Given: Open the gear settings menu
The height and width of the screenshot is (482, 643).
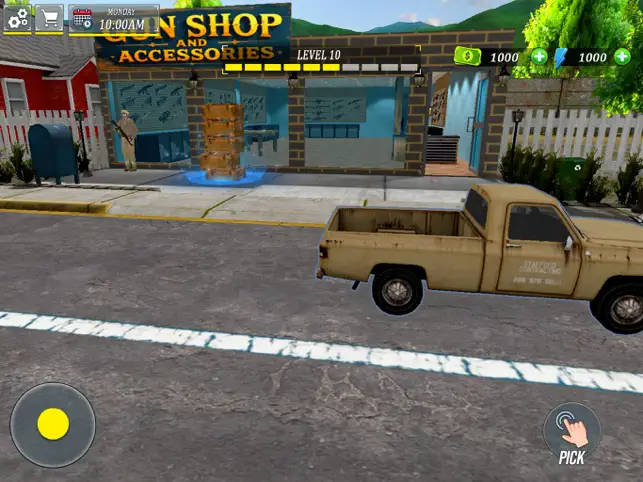Looking at the screenshot, I should [17, 19].
